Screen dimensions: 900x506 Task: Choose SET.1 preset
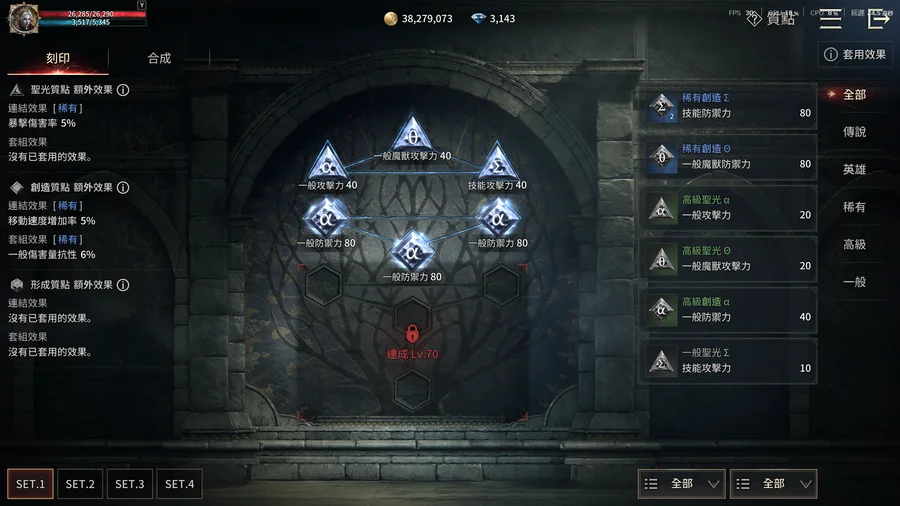(30, 484)
